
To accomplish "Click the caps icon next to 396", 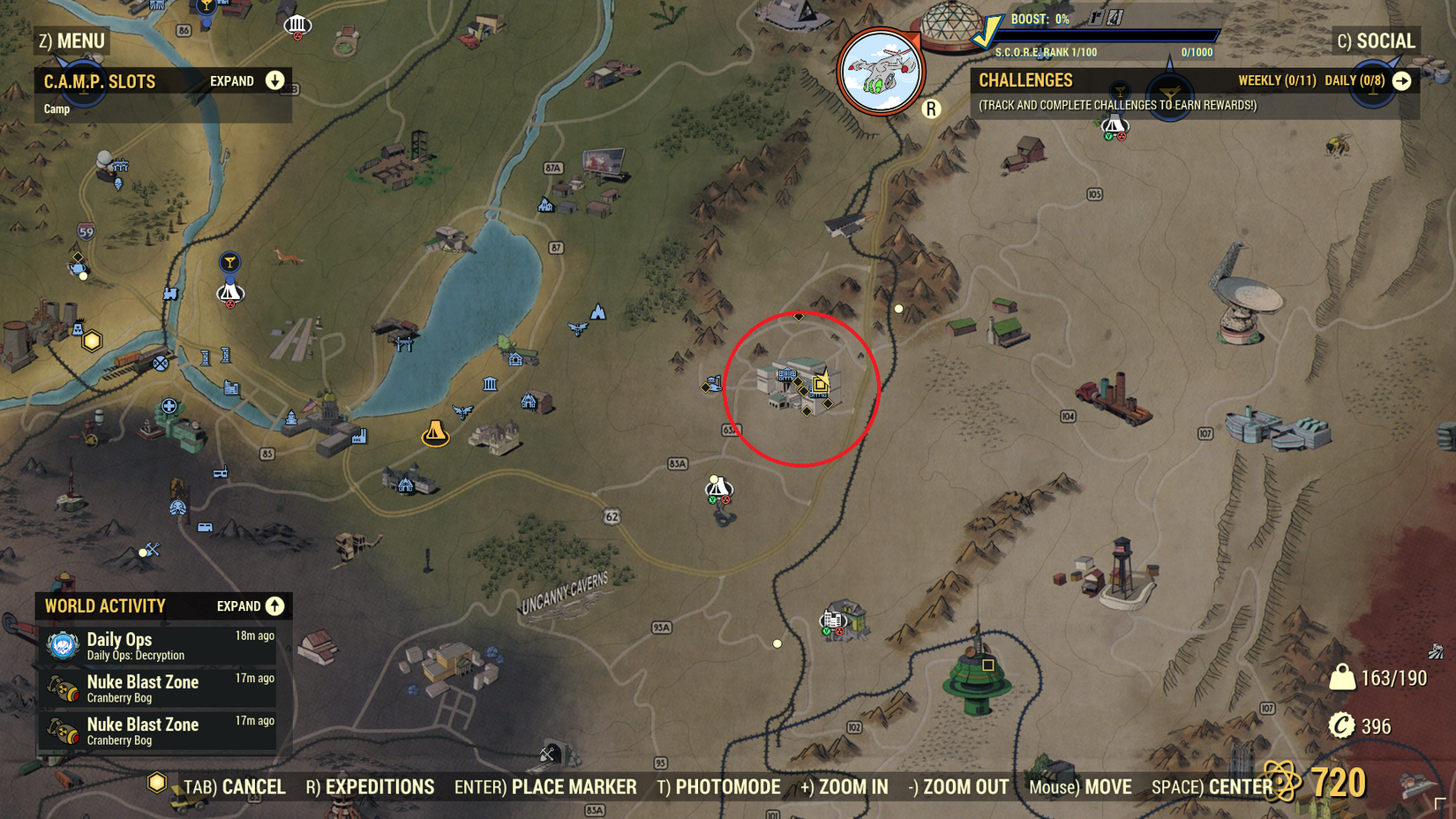I will [x=1340, y=726].
